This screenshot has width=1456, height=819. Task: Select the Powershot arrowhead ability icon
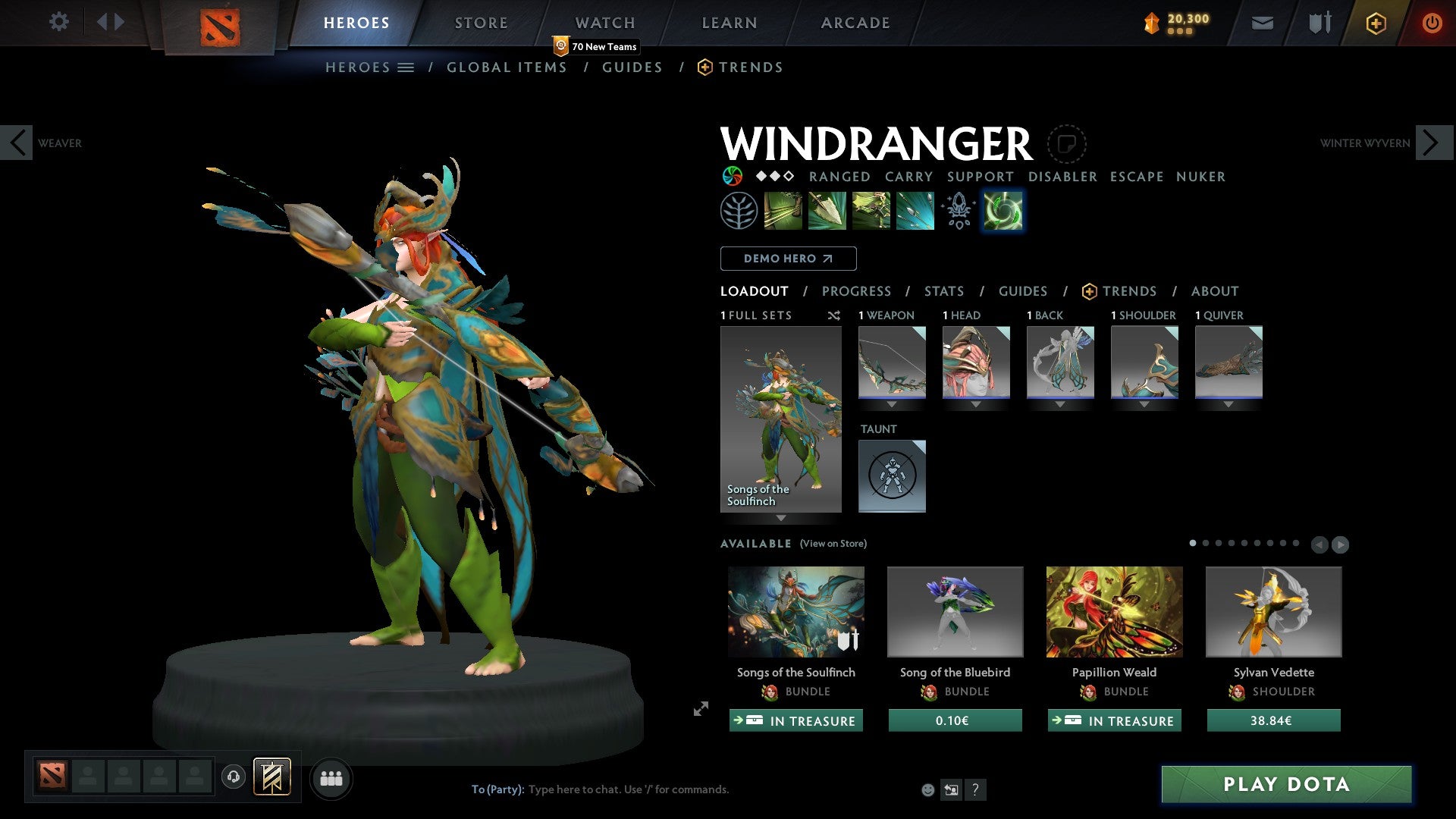click(826, 210)
